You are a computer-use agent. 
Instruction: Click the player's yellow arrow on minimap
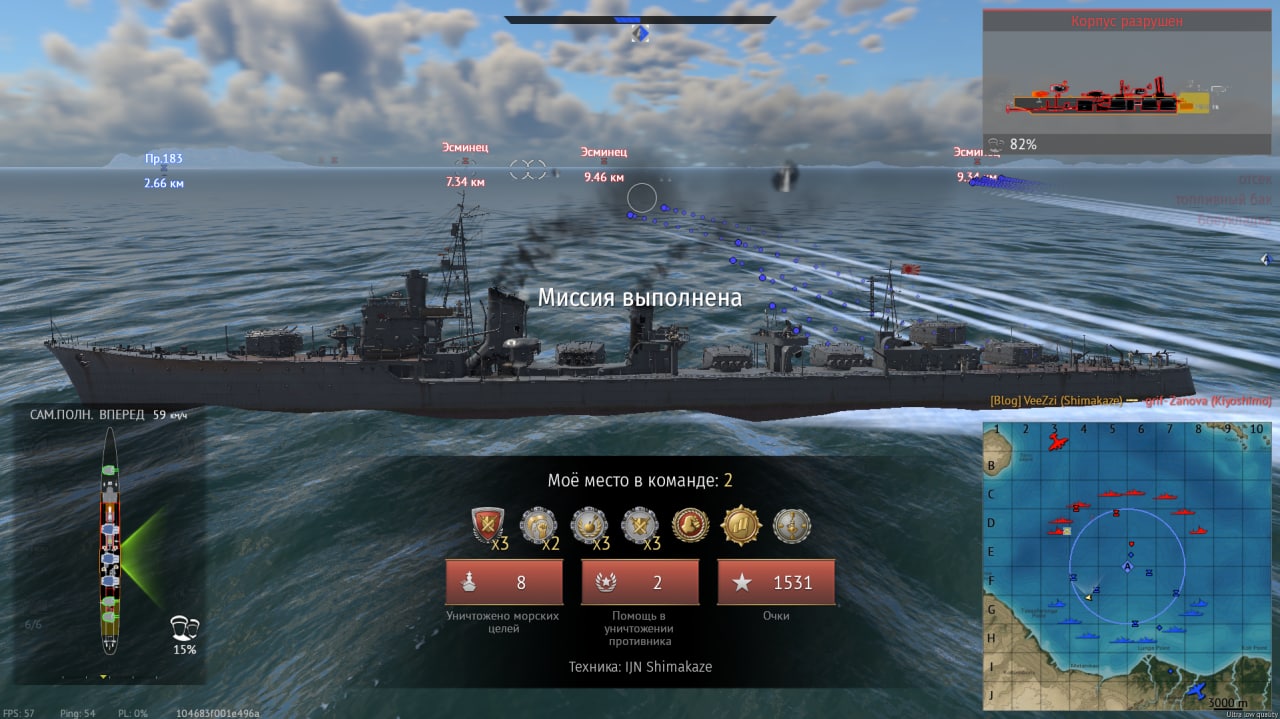1087,597
